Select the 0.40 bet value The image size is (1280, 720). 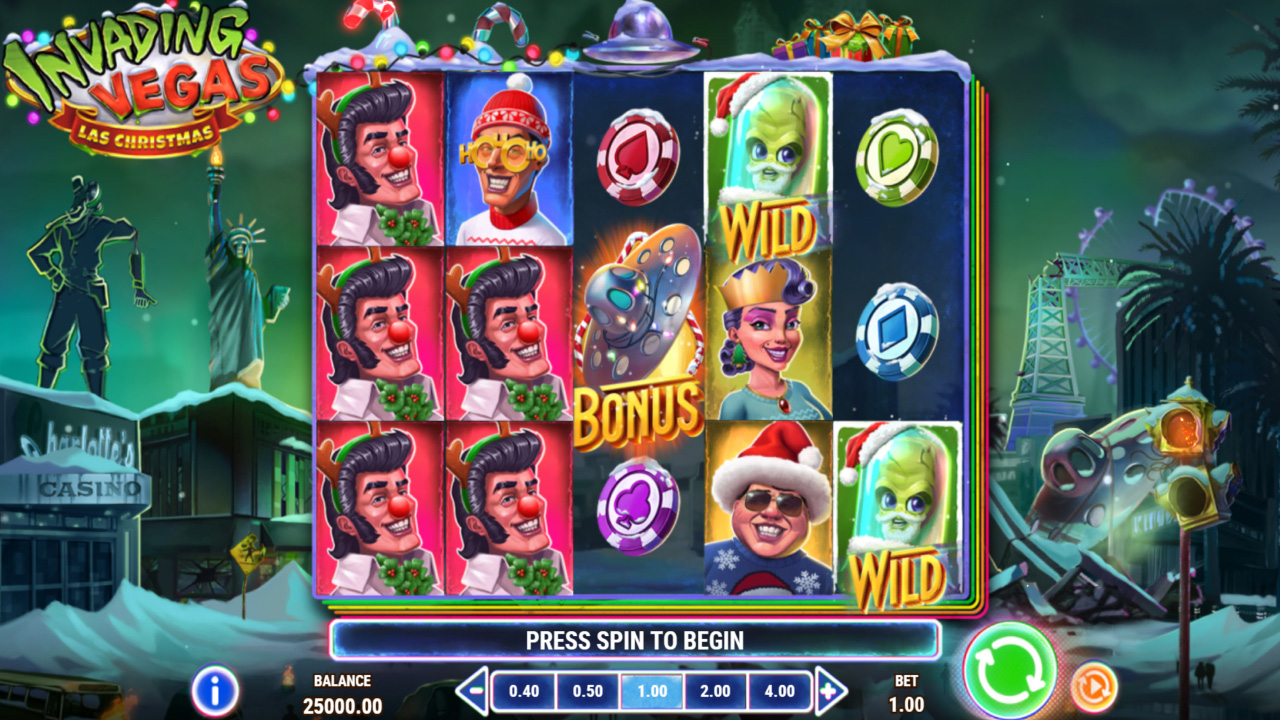pyautogui.click(x=524, y=691)
